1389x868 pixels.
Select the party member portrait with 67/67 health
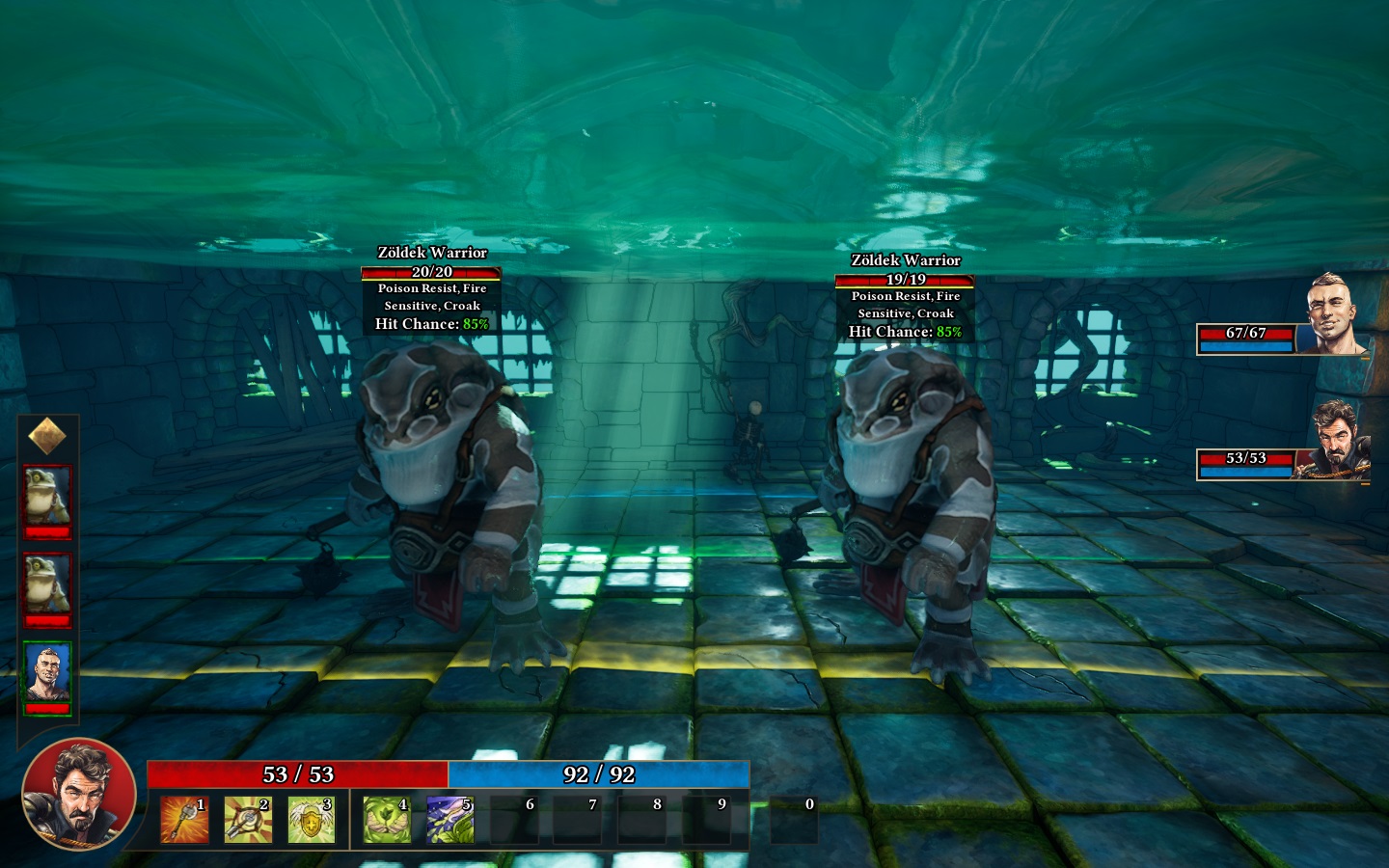(x=1336, y=314)
